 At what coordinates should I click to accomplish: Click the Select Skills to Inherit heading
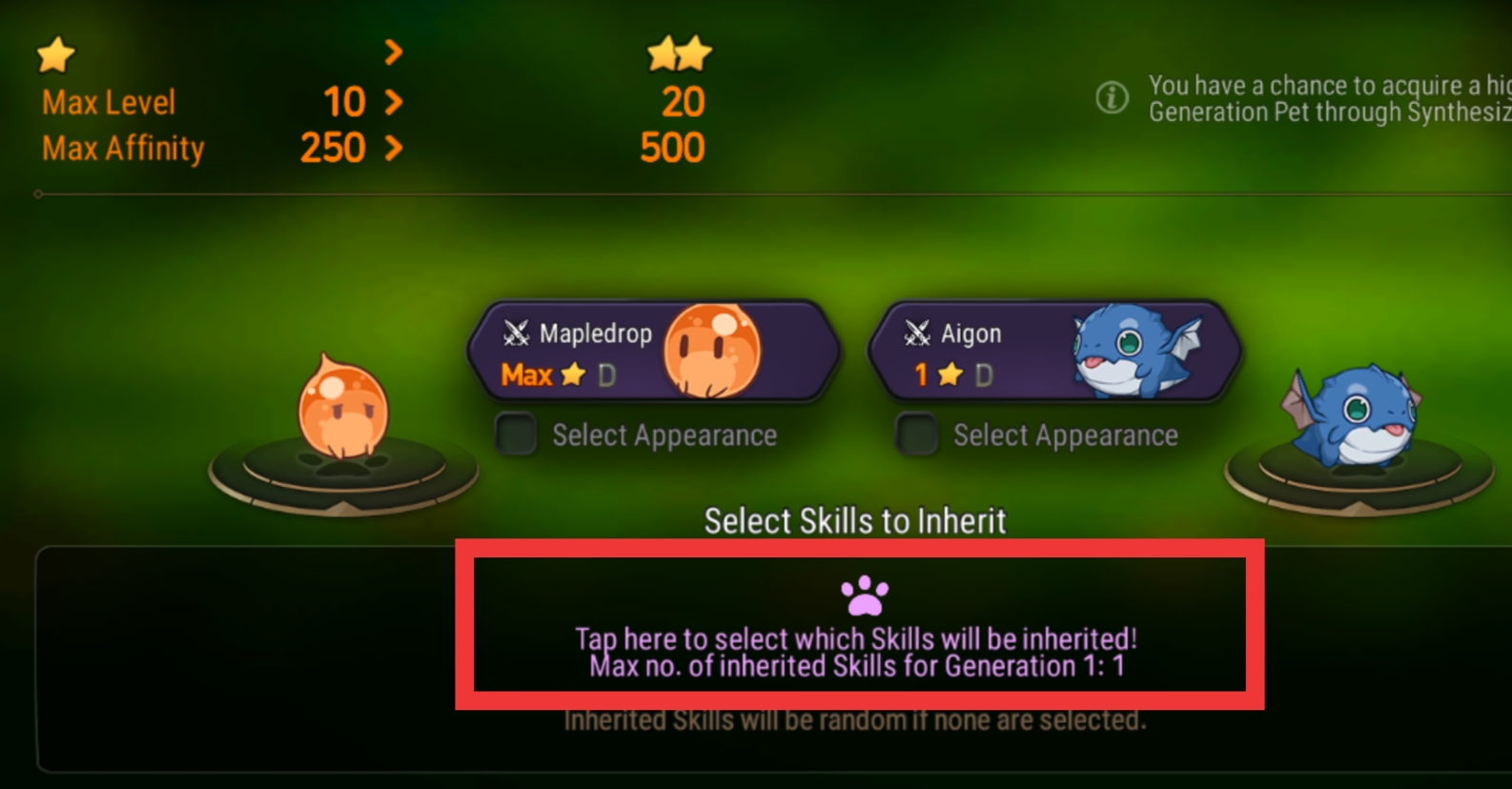coord(854,521)
